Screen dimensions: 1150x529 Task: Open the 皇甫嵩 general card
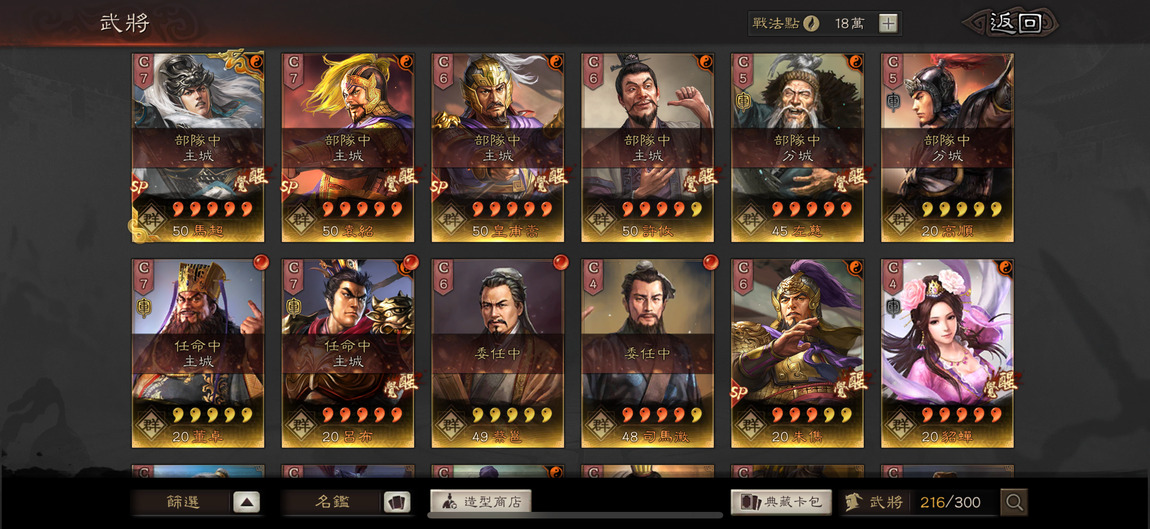point(498,147)
